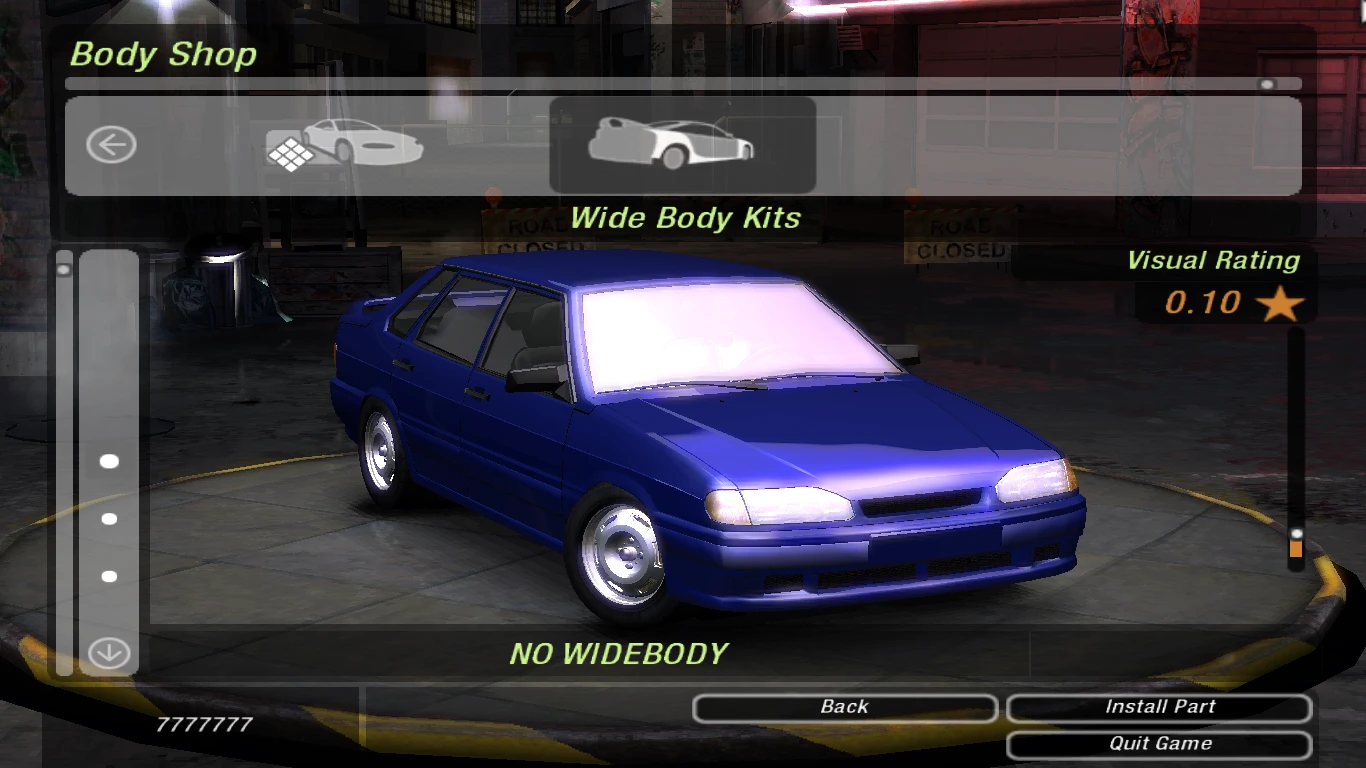Expand more part options with the circular down arrow

107,652
